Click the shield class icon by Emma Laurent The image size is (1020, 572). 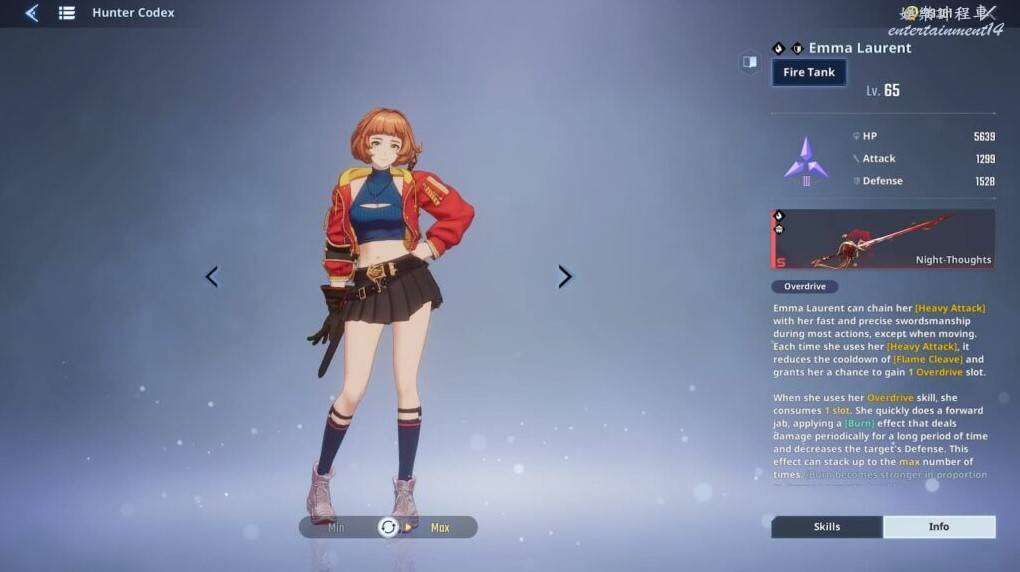tap(797, 48)
